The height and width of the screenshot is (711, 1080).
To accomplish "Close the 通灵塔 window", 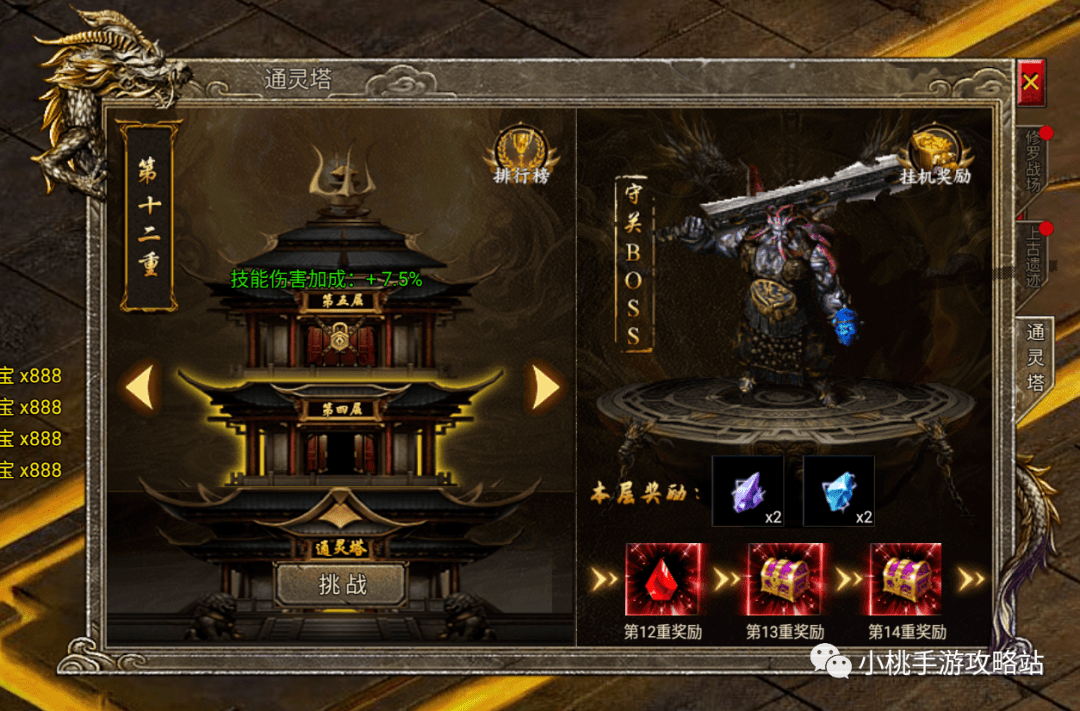I will [1031, 82].
